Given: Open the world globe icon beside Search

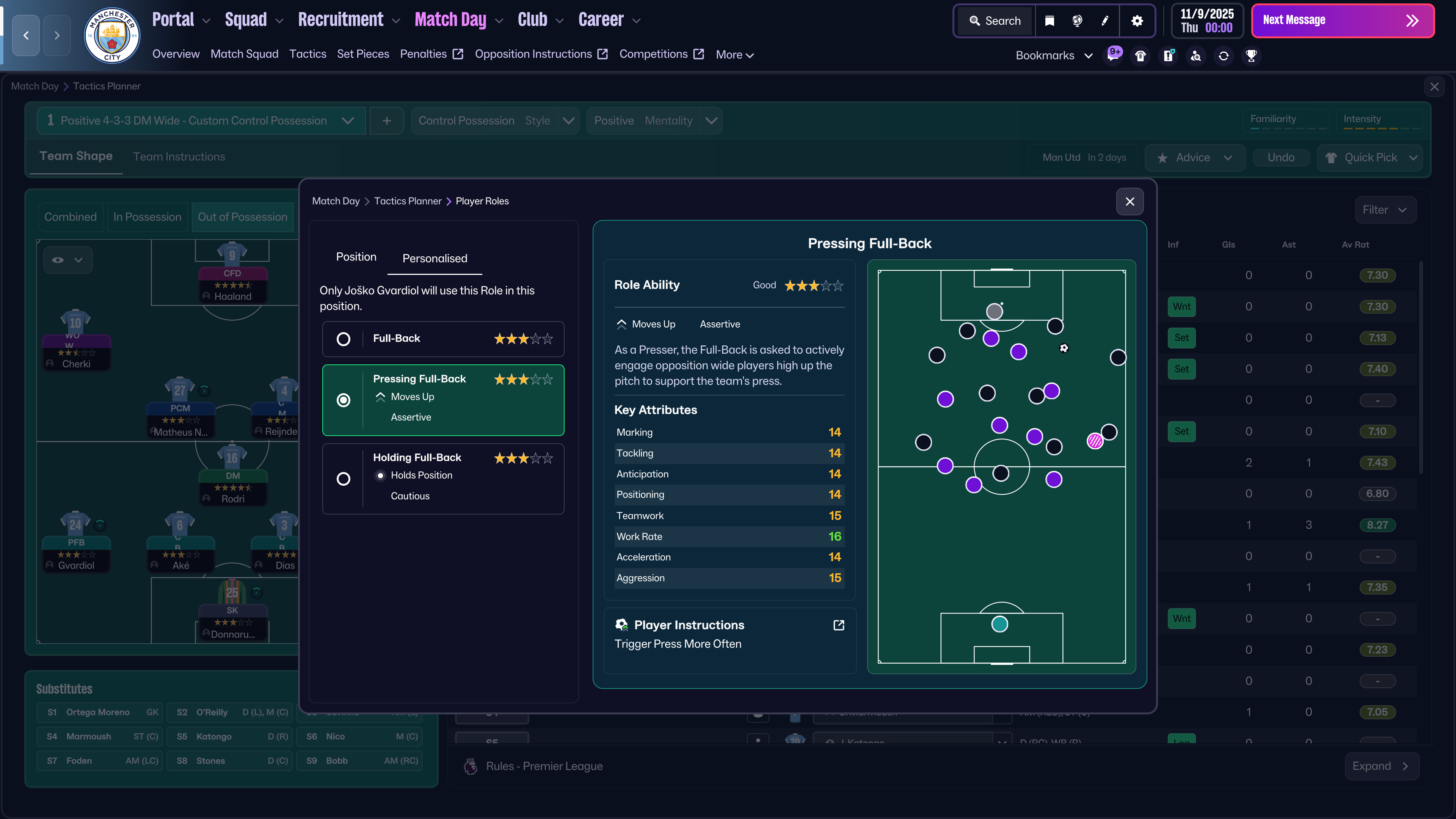Looking at the screenshot, I should [1076, 20].
